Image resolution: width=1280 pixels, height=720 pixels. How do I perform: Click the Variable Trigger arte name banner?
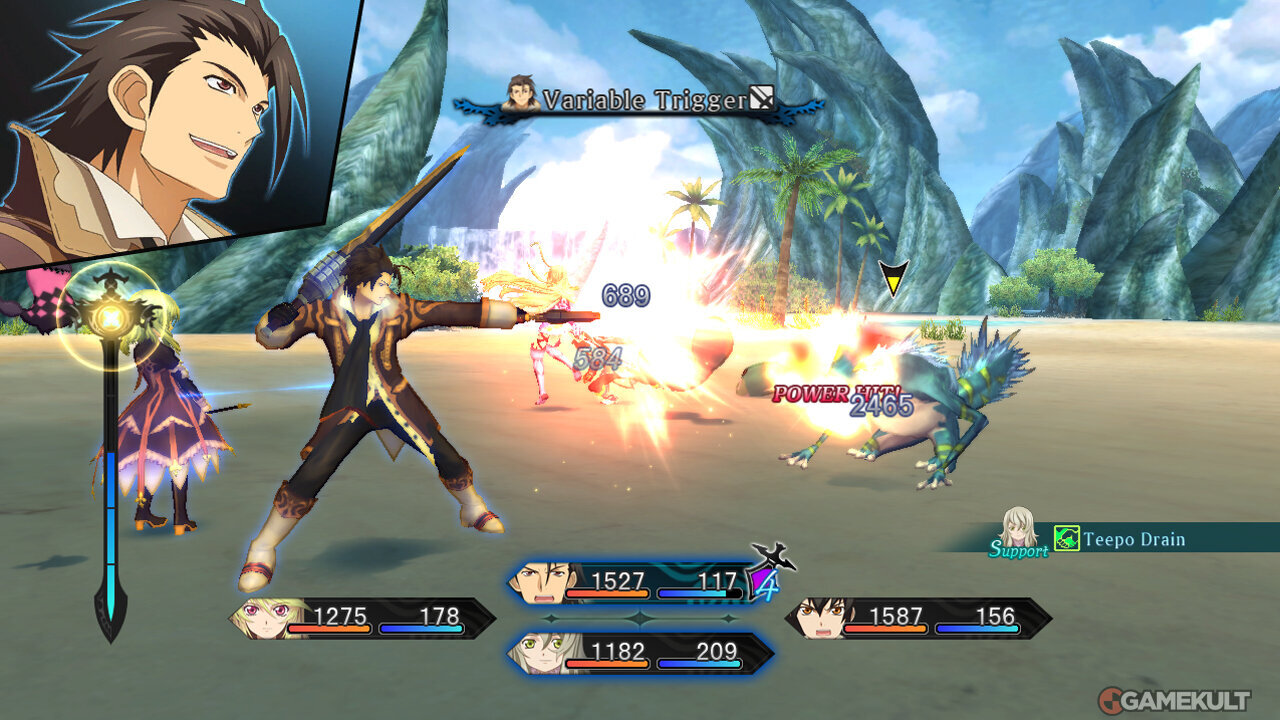click(640, 100)
